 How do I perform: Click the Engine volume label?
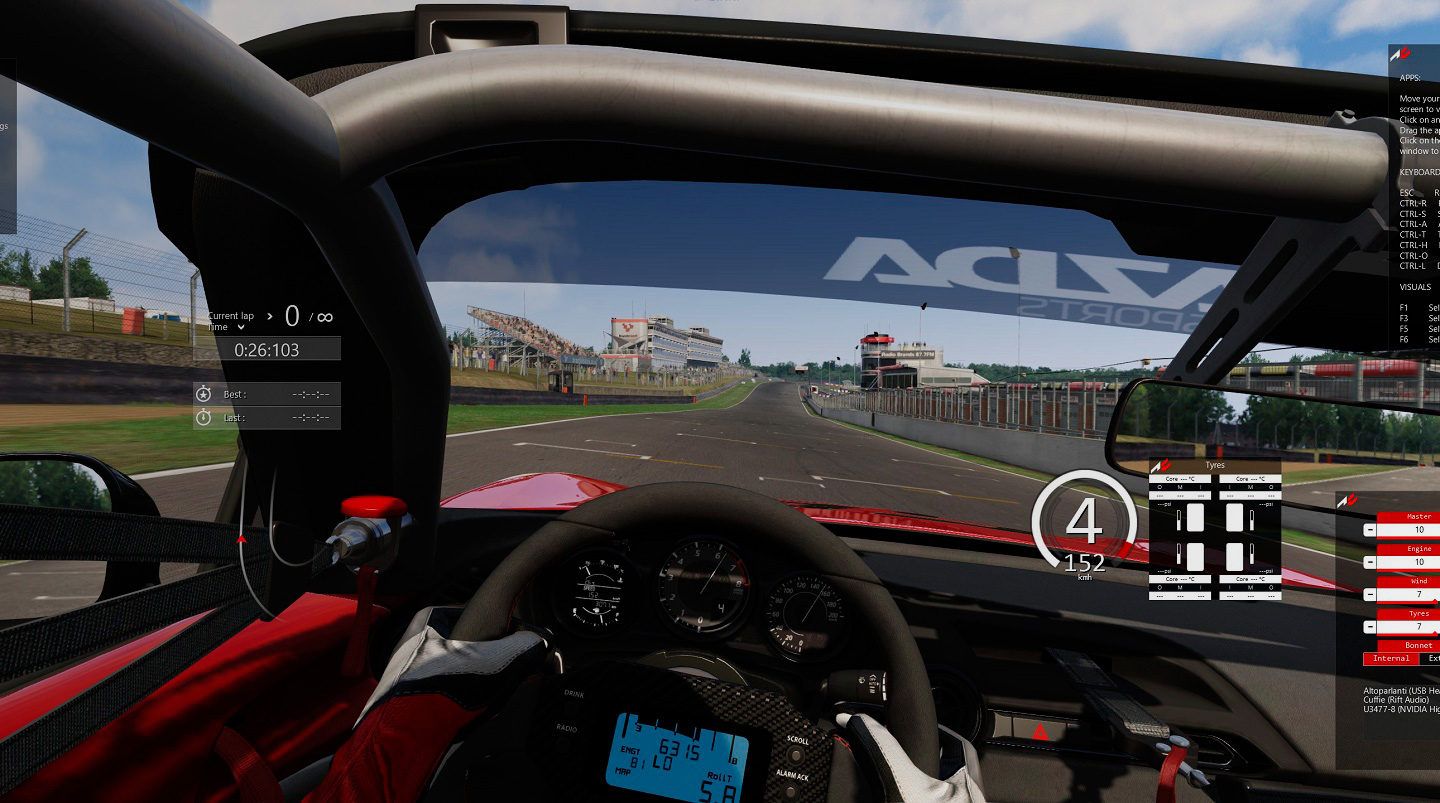click(1418, 549)
